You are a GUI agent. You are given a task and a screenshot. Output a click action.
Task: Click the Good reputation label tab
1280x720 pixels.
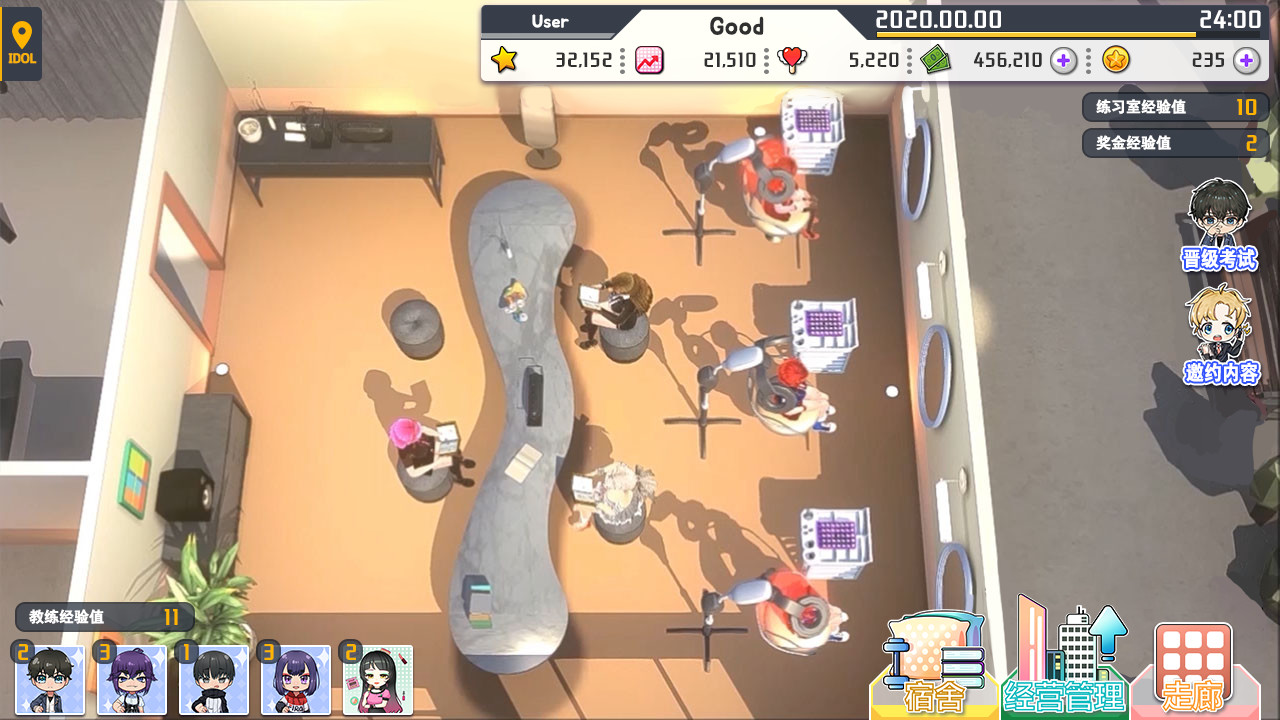click(737, 26)
